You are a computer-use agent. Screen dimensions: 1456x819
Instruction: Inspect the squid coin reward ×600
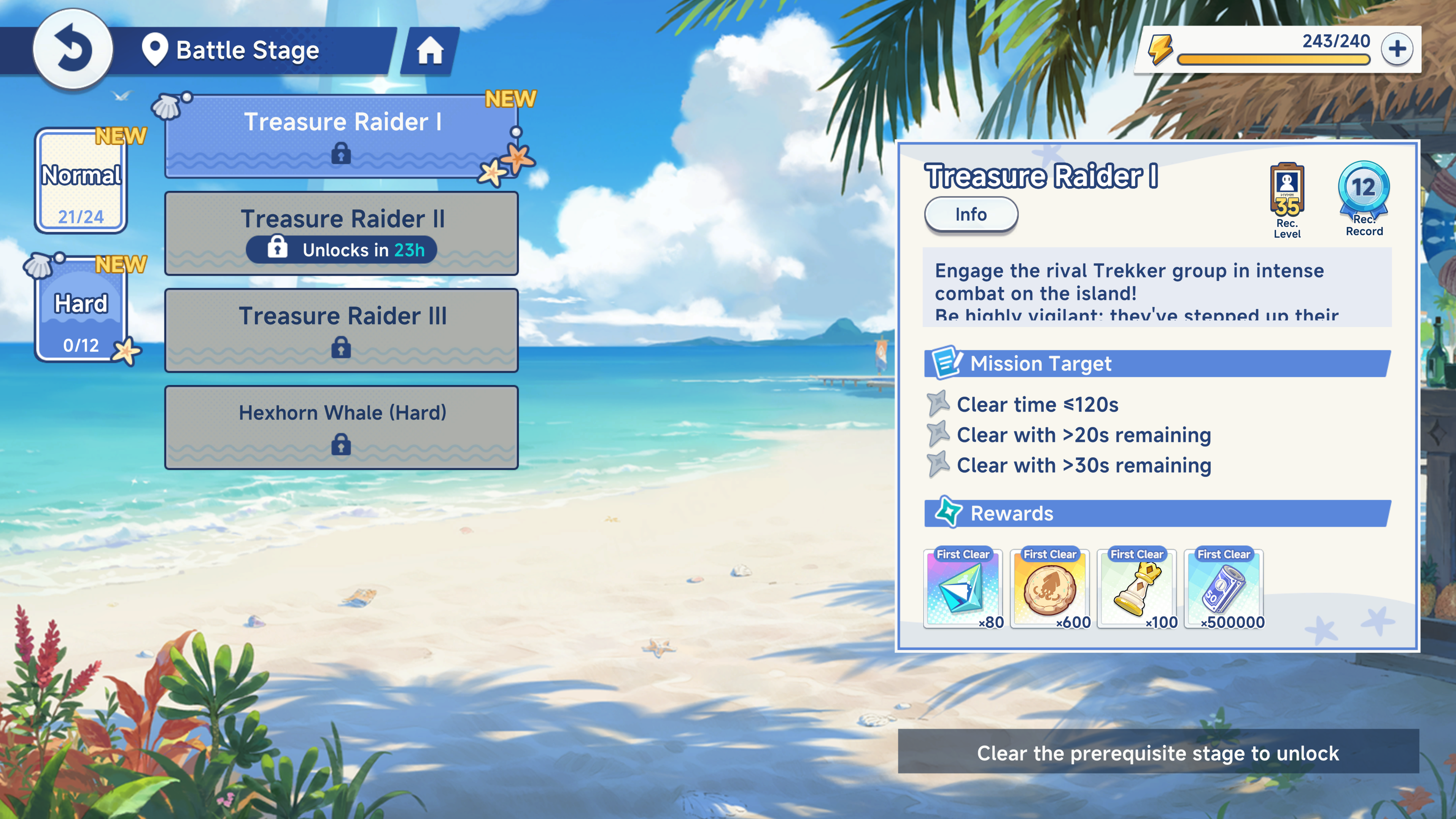coord(1050,589)
